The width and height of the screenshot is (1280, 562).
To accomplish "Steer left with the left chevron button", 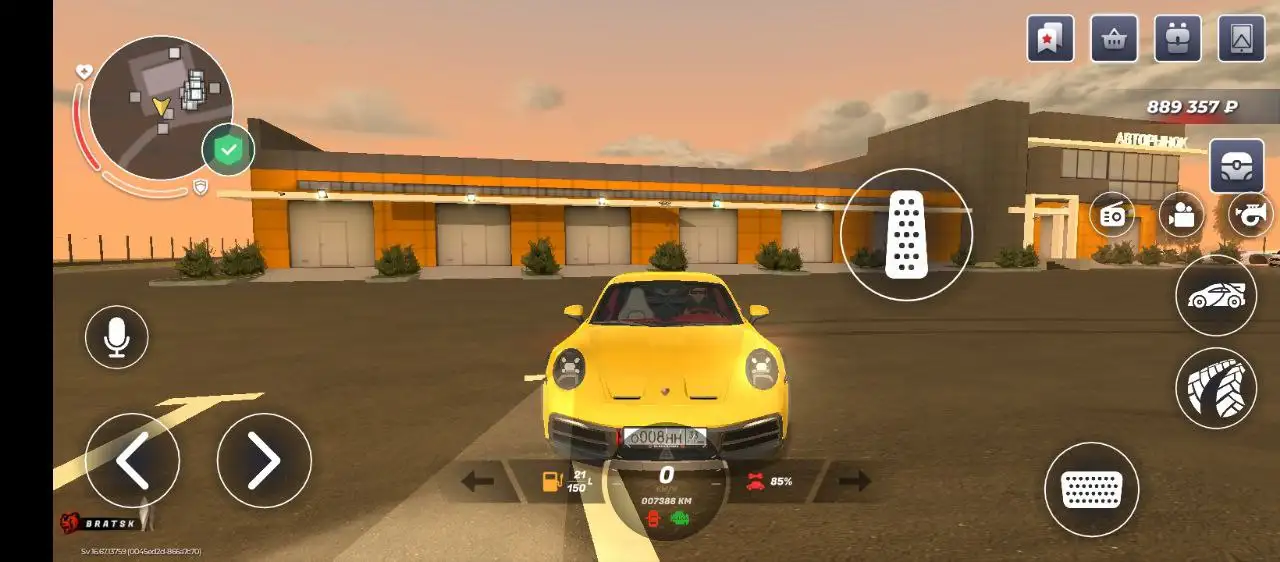I will click(133, 460).
